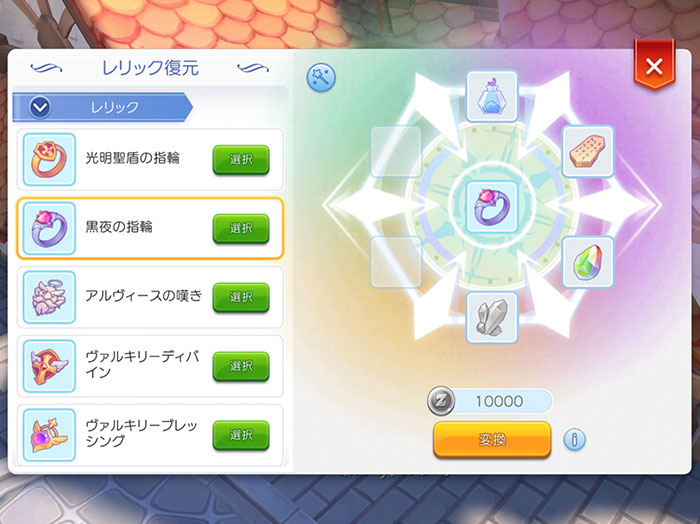Click the orange 変換 convert button
Screen dimensions: 700x524
tap(492, 439)
